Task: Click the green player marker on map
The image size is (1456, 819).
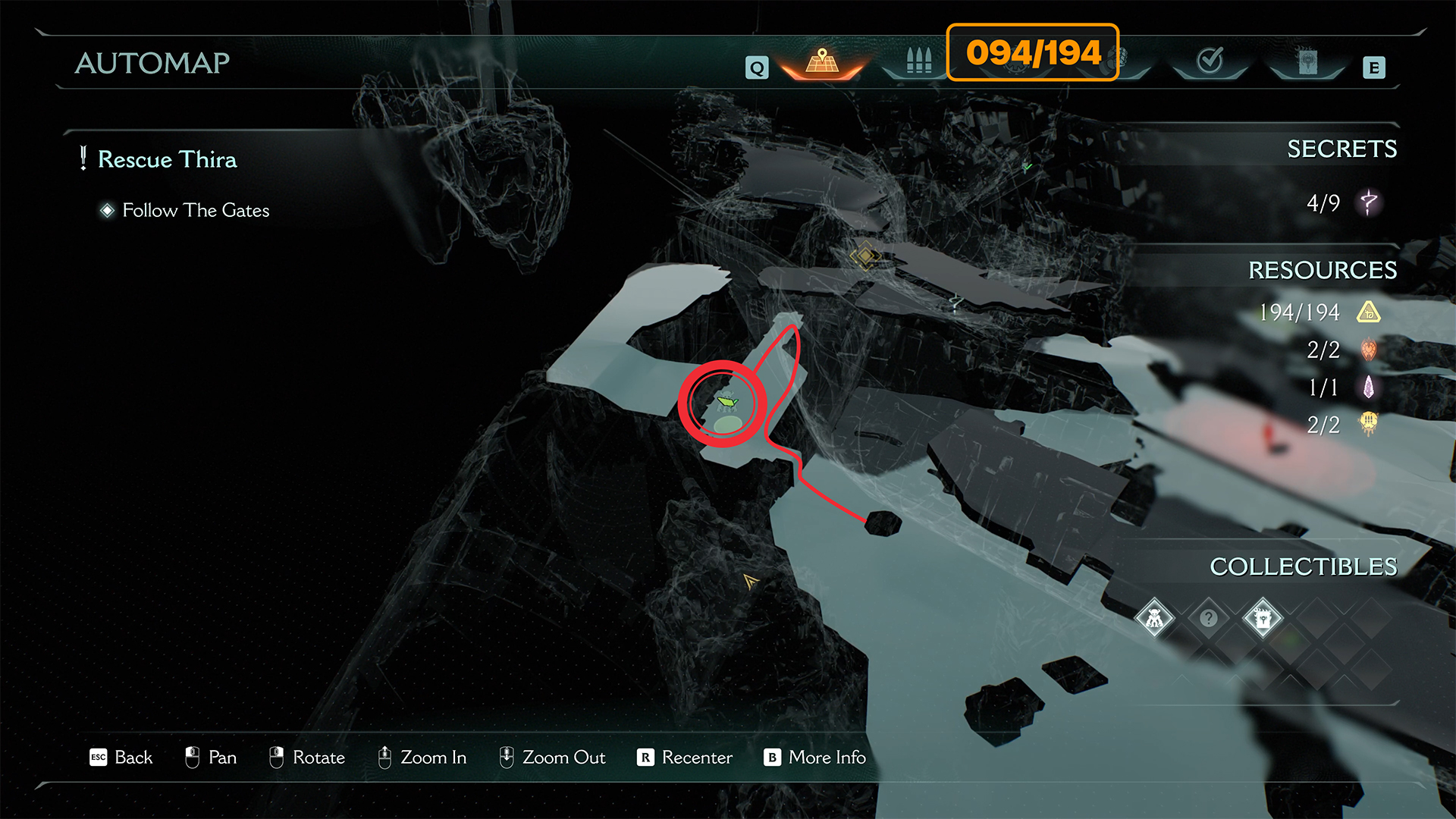Action: pyautogui.click(x=726, y=402)
